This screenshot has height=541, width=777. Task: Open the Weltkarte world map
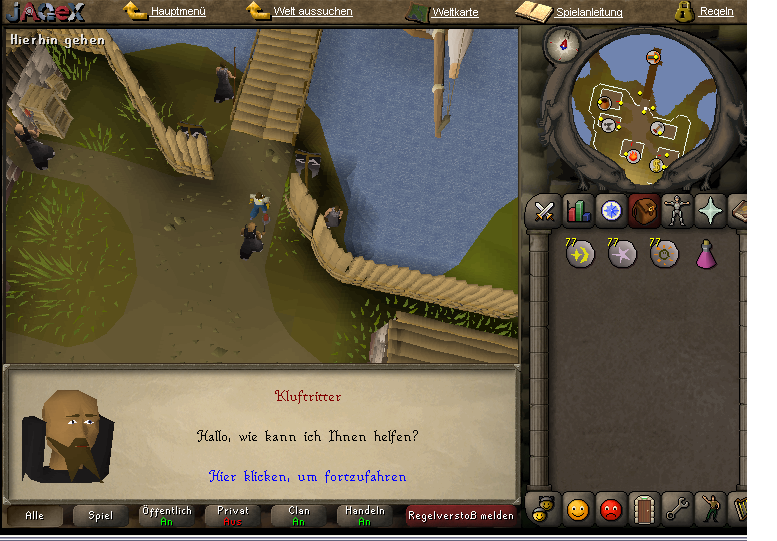point(455,13)
